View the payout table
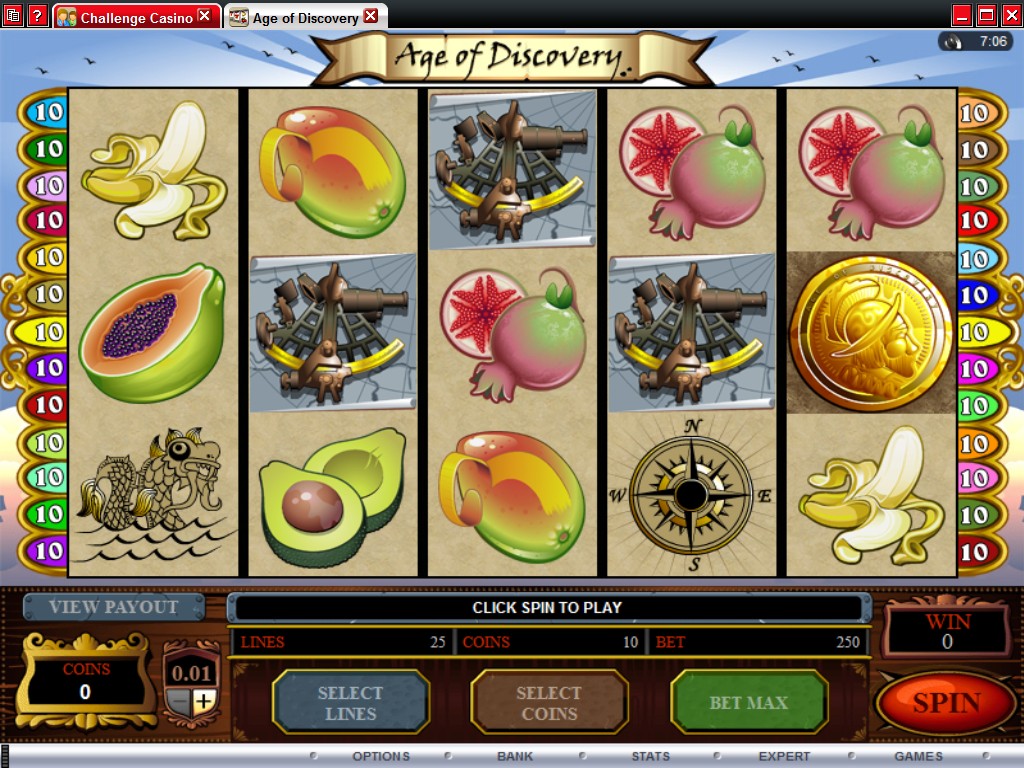Viewport: 1024px width, 768px height. 113,607
